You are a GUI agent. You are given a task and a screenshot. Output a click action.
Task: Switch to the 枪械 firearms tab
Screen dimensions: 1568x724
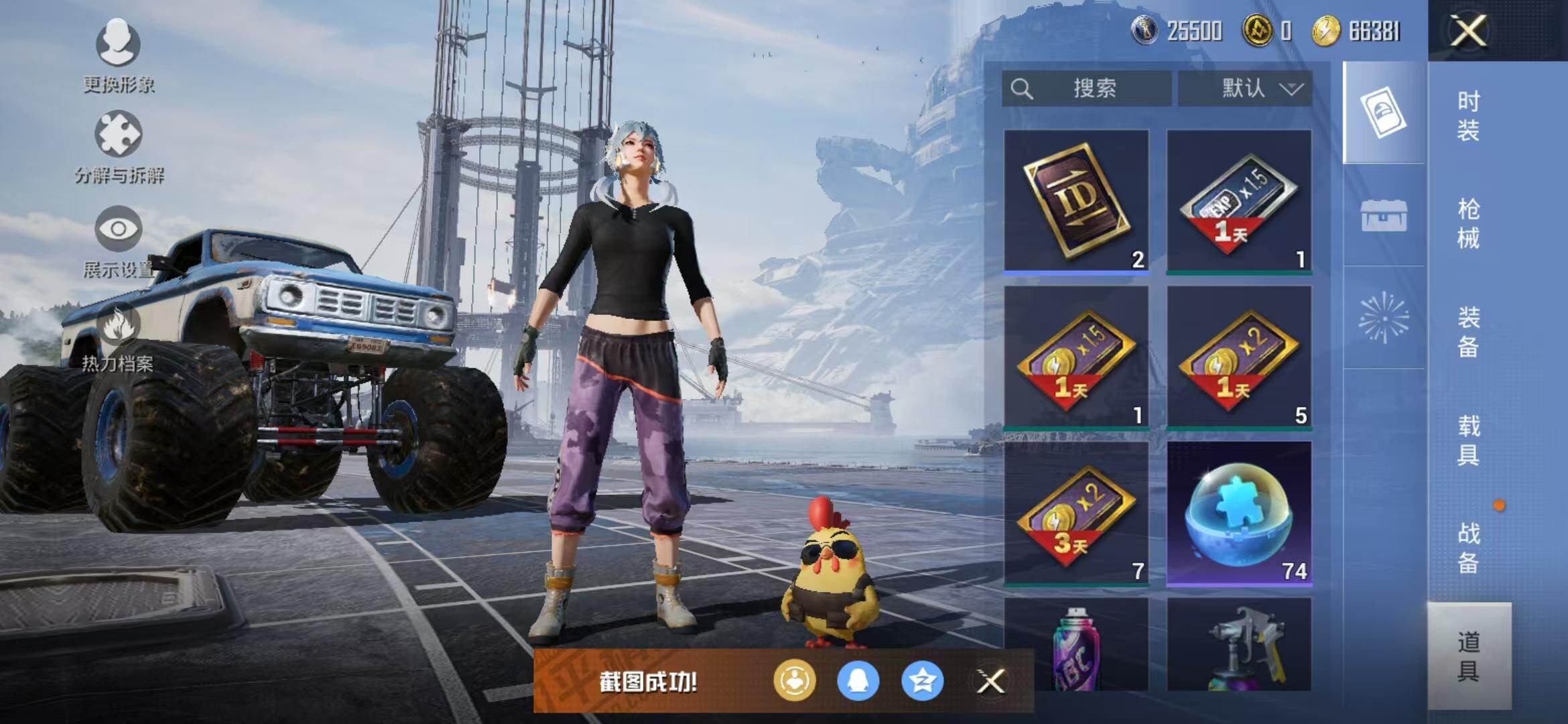tap(1468, 223)
